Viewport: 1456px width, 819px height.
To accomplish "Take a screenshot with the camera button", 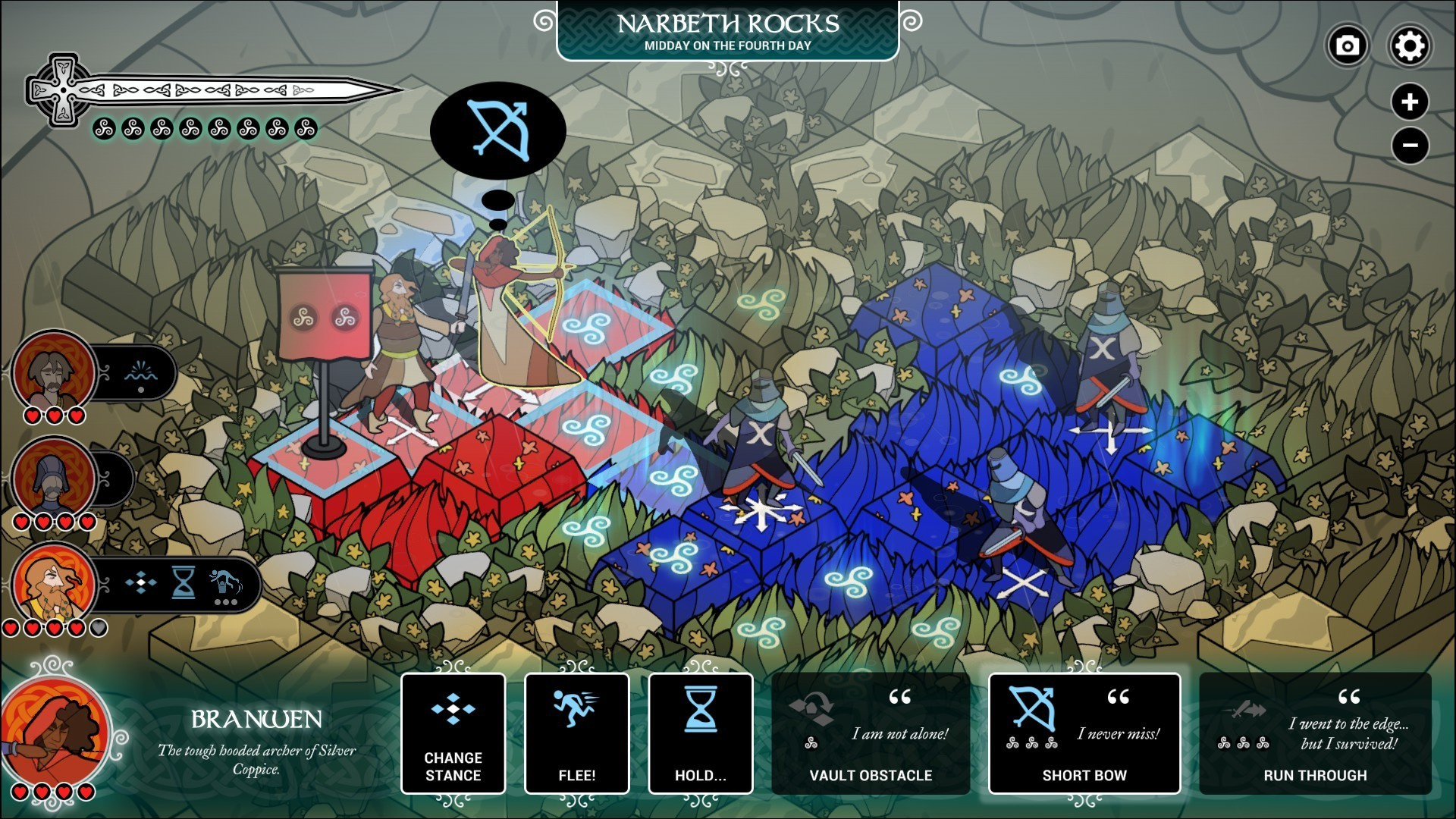I will click(1347, 46).
